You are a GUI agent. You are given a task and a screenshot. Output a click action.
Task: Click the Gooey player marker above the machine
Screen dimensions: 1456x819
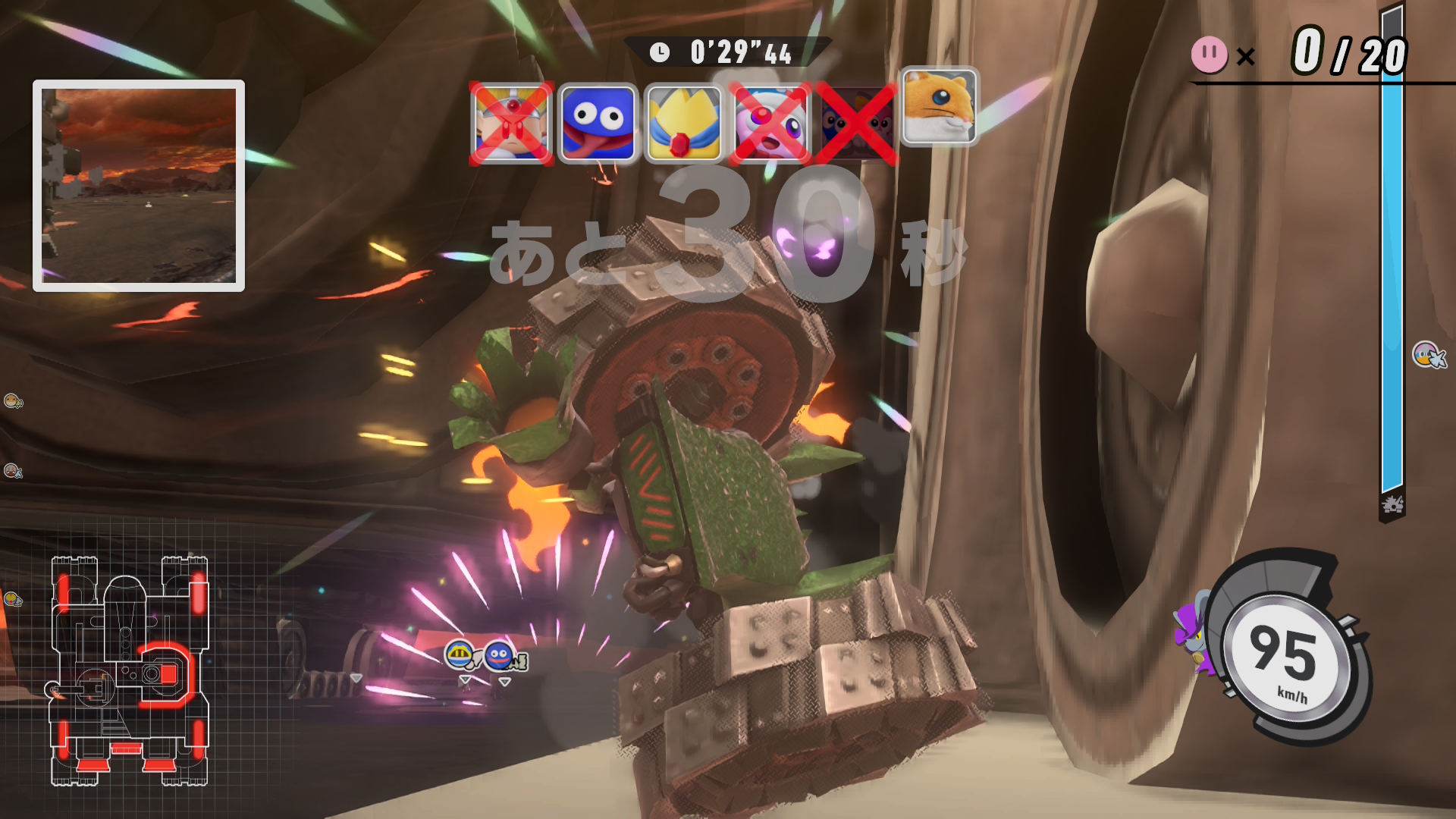pos(500,655)
